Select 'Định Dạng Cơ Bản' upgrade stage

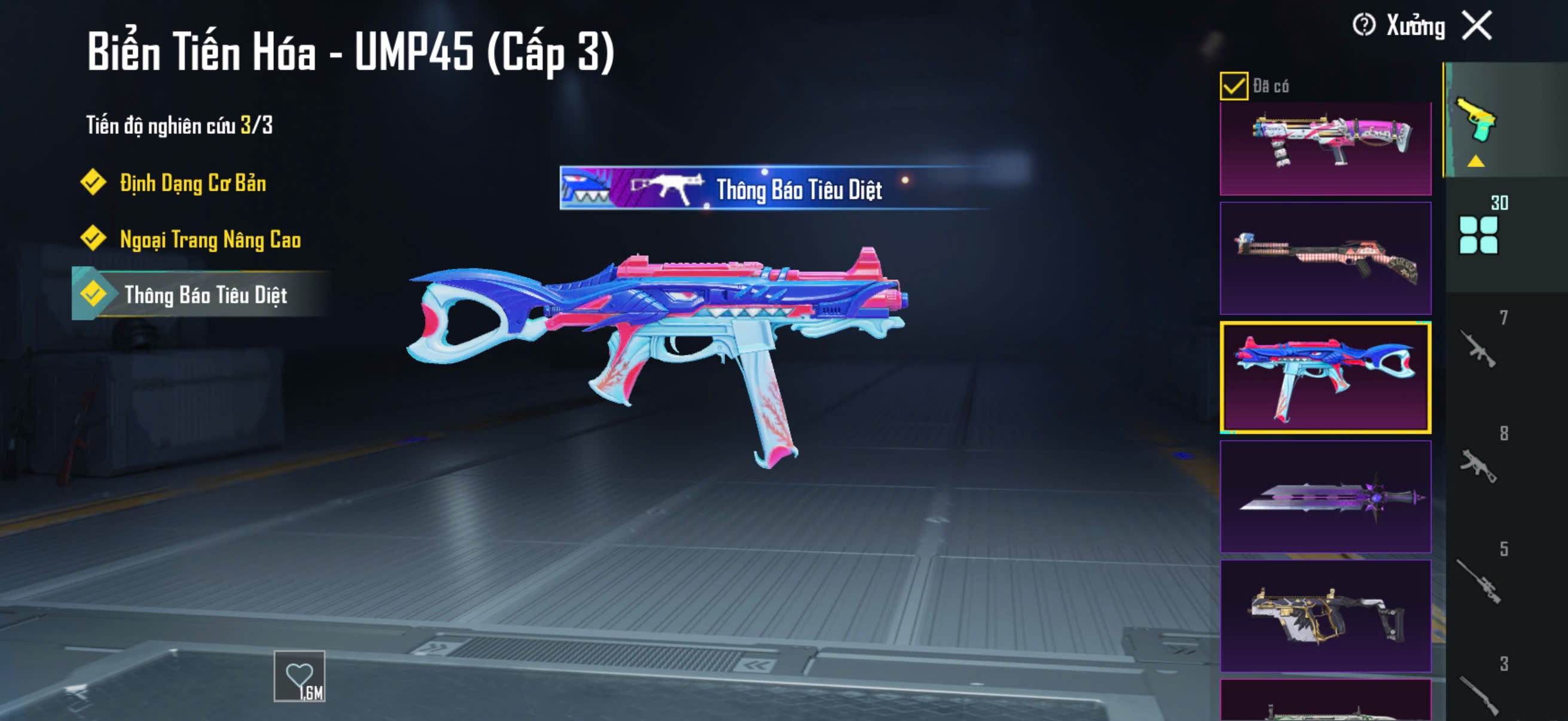tap(193, 183)
